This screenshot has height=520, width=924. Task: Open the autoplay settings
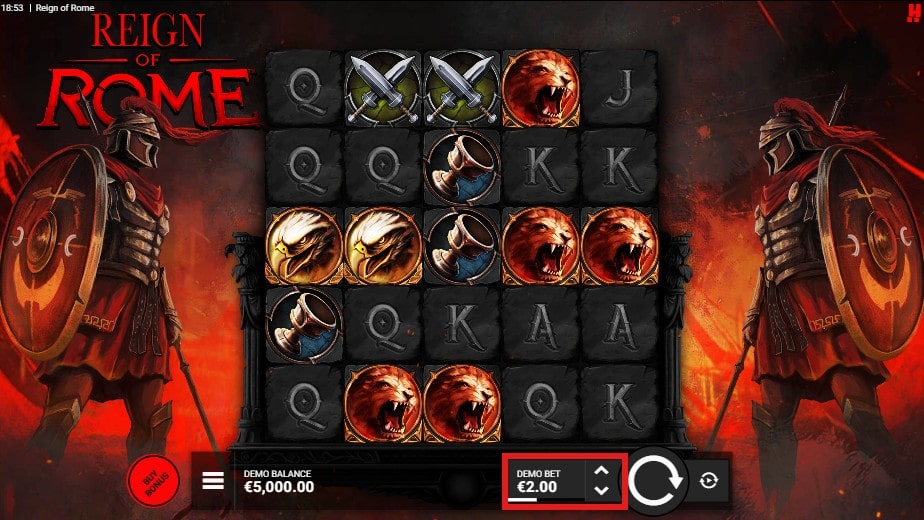(x=709, y=481)
